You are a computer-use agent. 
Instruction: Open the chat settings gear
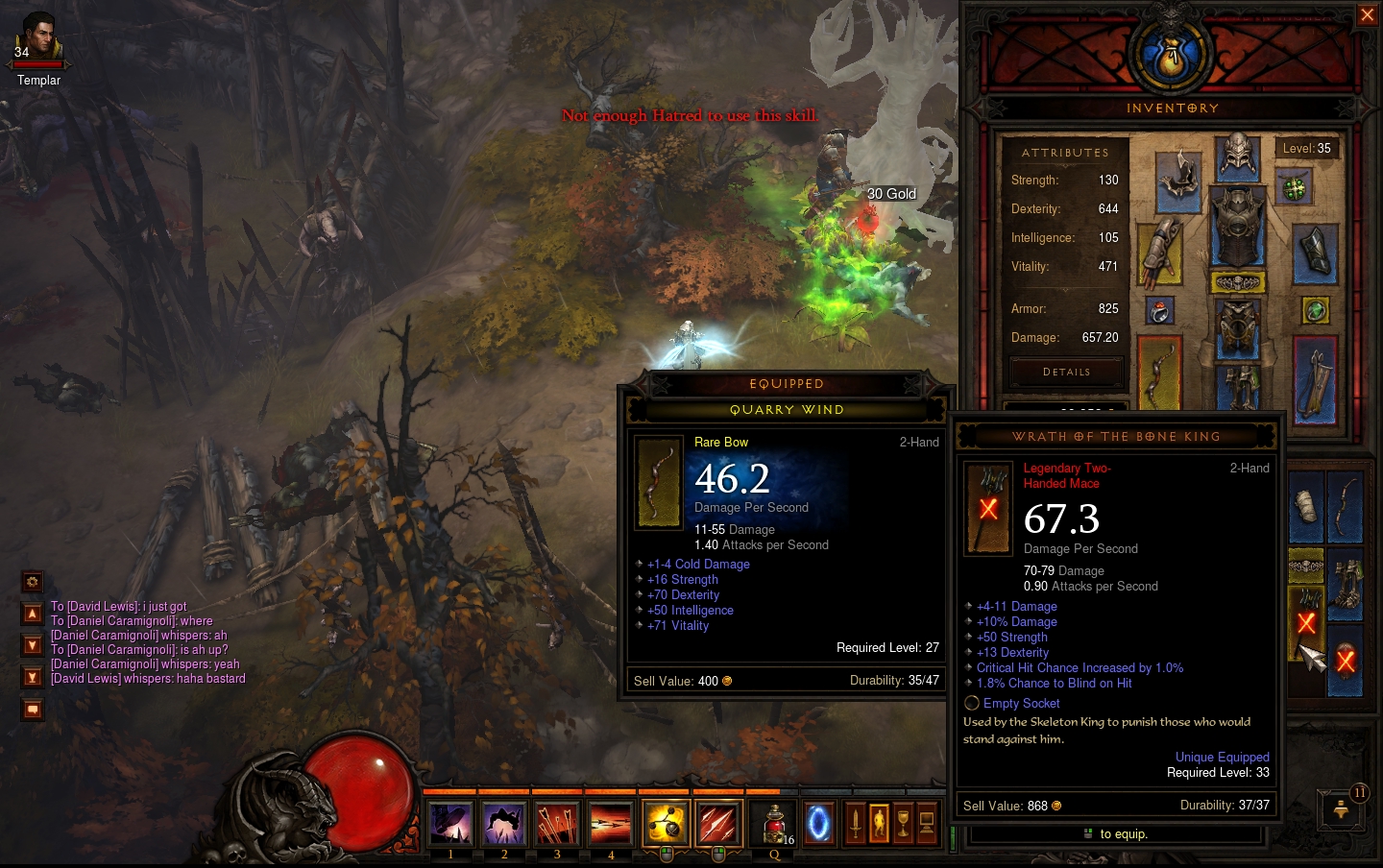[x=33, y=582]
